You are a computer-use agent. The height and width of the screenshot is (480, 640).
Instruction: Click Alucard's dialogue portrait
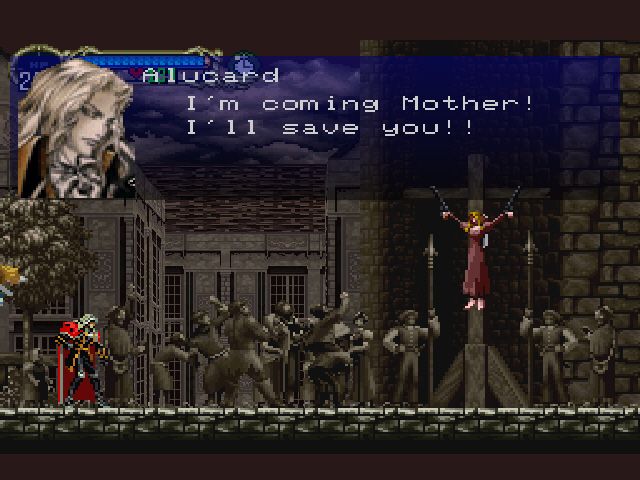76,128
